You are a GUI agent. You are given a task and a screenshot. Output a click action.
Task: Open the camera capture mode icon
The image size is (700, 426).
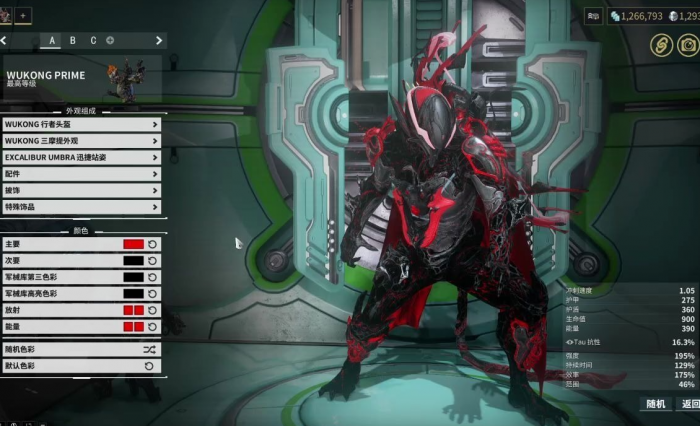688,44
